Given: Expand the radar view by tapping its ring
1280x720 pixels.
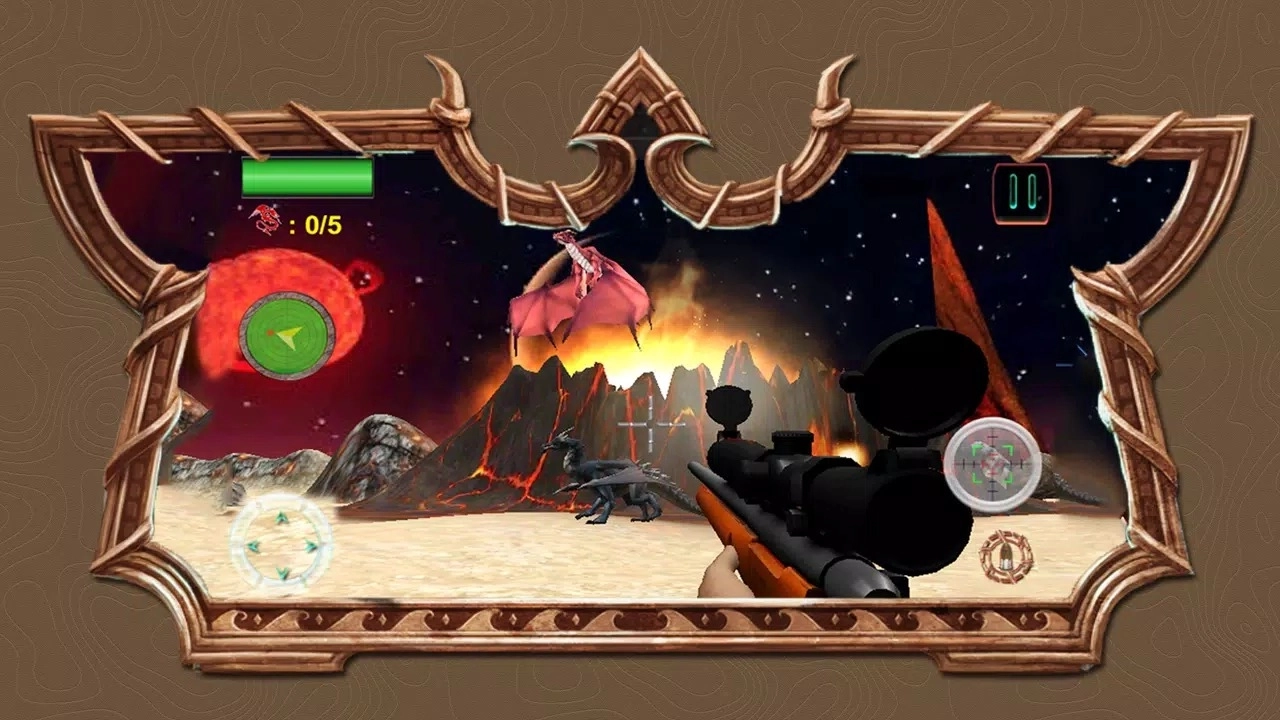Looking at the screenshot, I should pyautogui.click(x=285, y=300).
